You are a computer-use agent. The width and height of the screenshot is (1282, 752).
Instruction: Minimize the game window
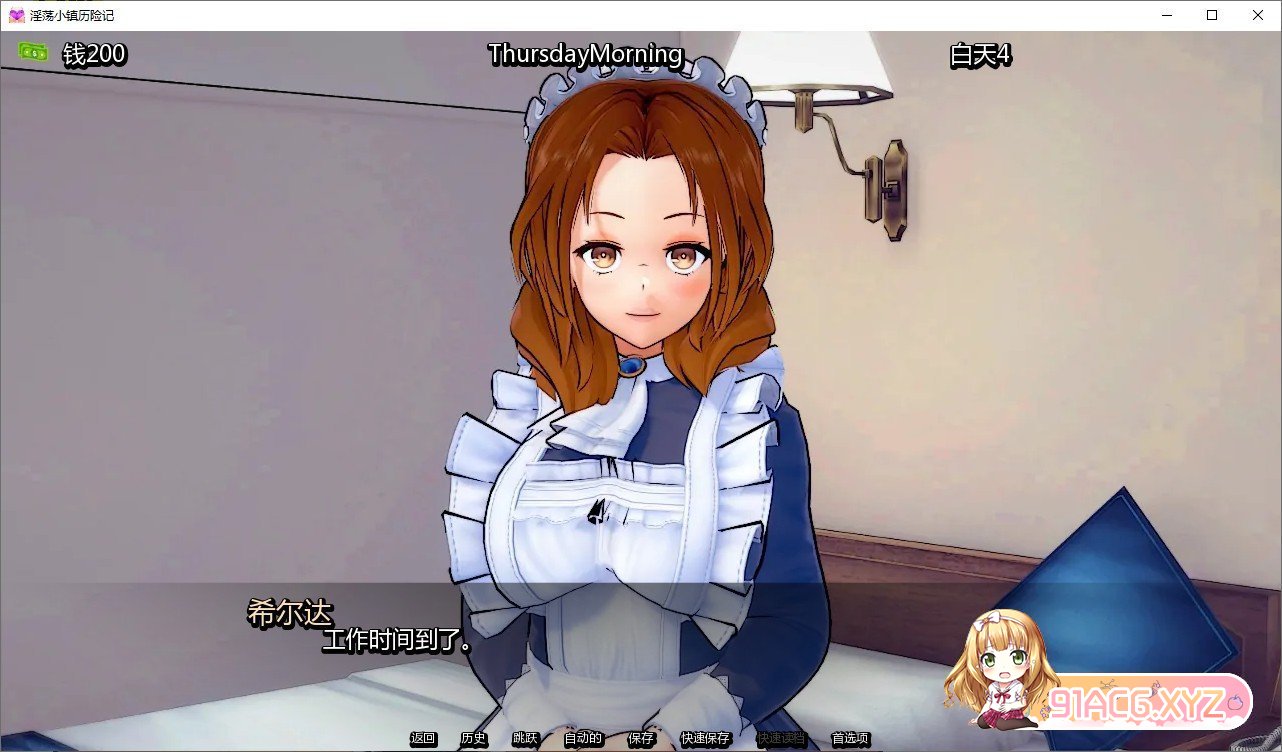pyautogui.click(x=1166, y=15)
